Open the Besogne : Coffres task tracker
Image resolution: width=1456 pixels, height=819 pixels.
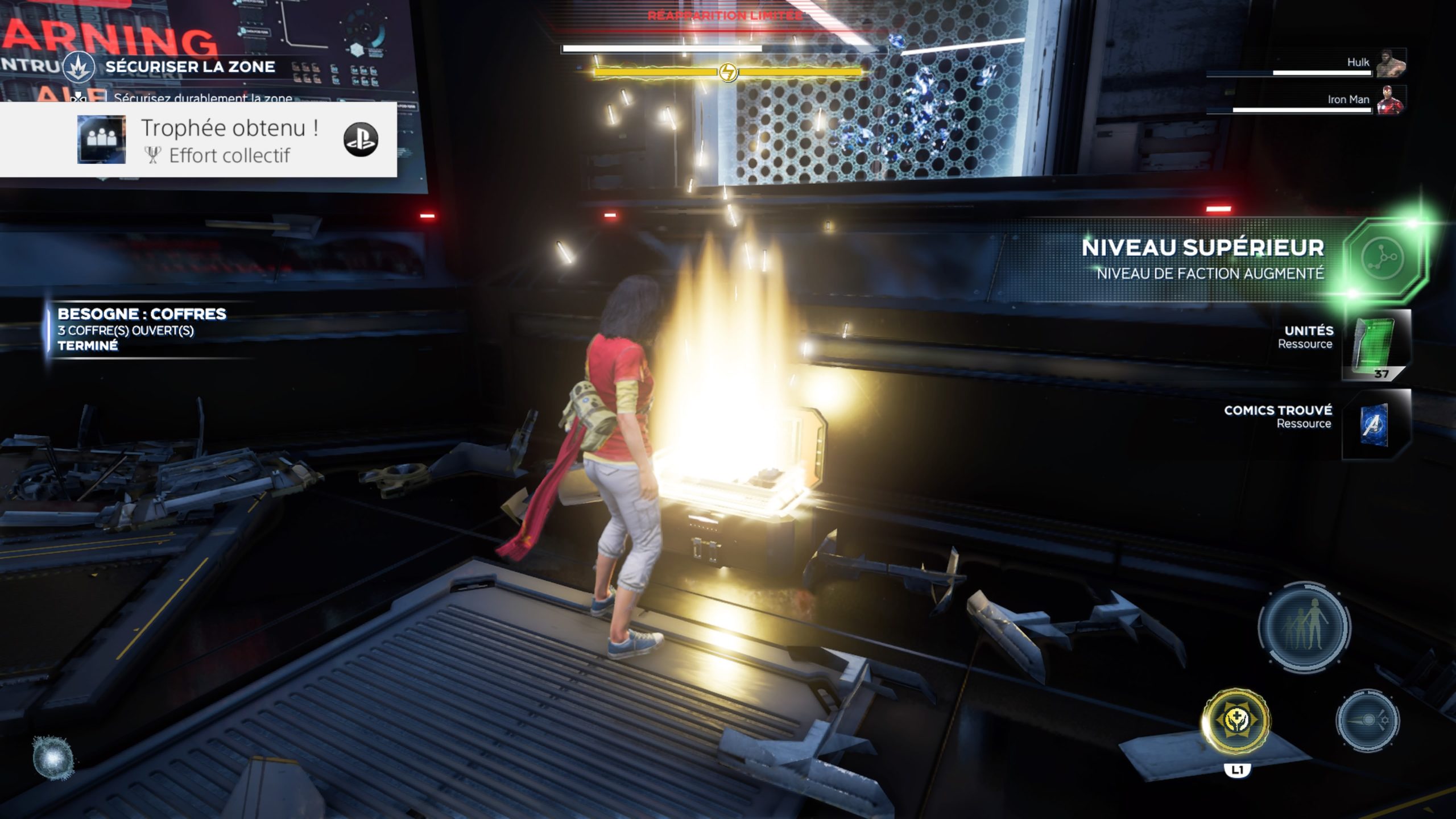[142, 330]
